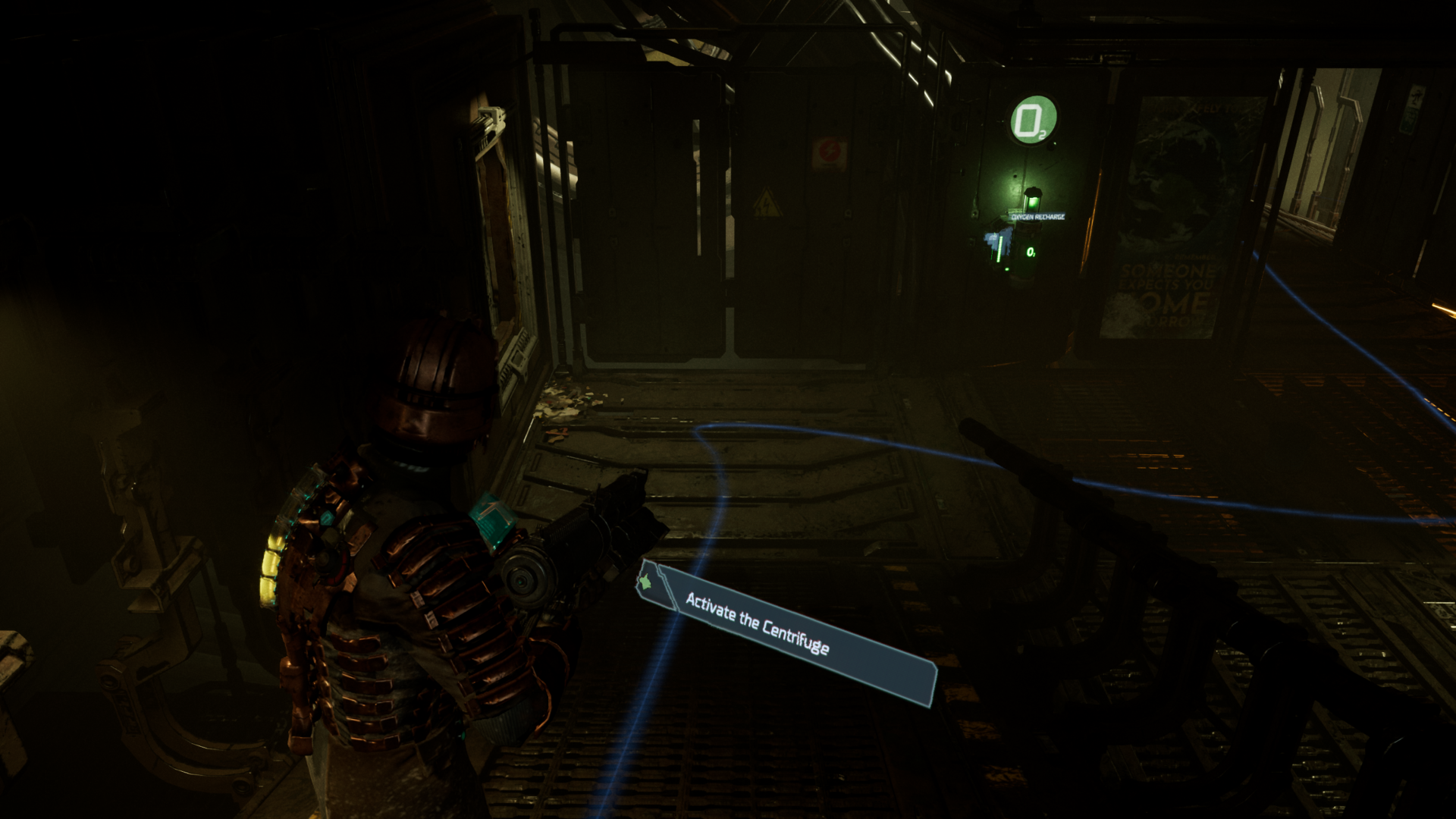Click the glowing green oxygen canister
The height and width of the screenshot is (819, 1456).
[1034, 201]
